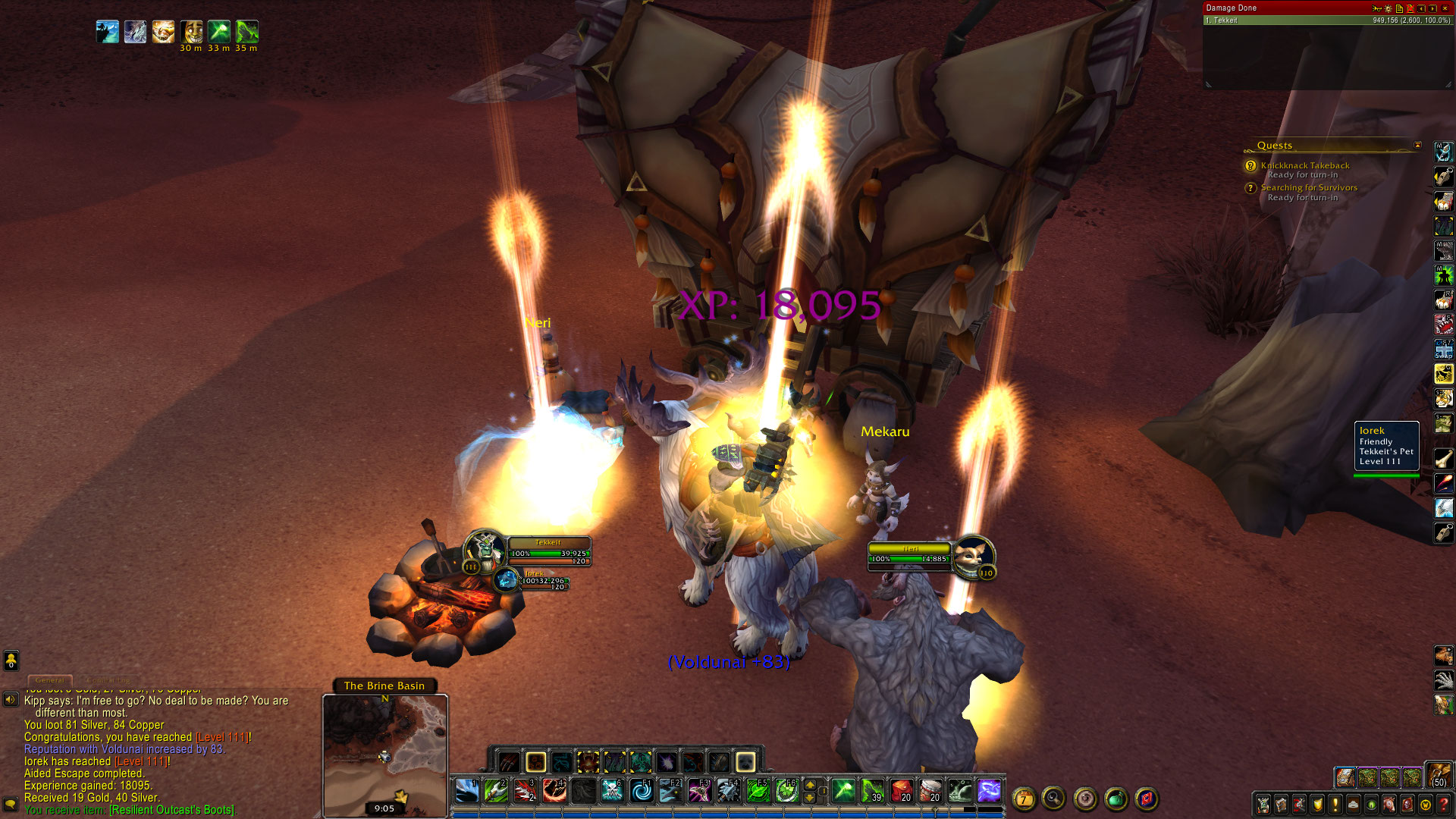Use the red item with 20 charges
1456x819 pixels.
pos(901,791)
